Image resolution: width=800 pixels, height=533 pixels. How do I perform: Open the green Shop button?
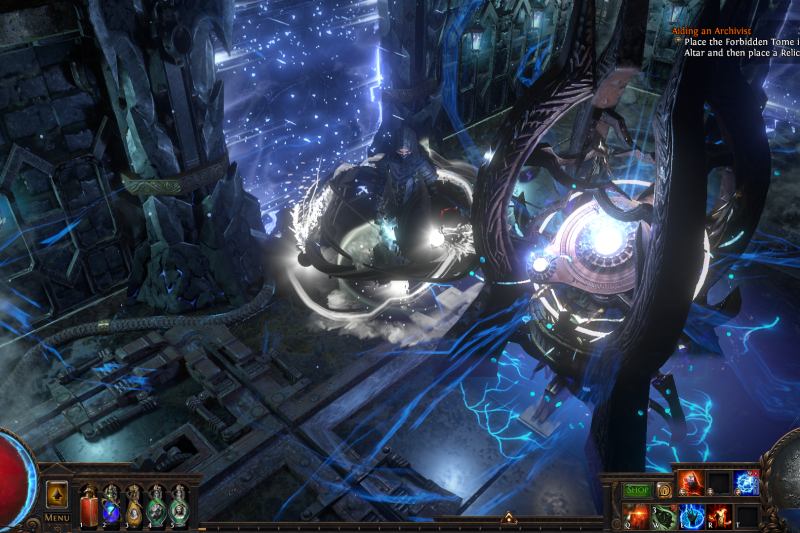(x=637, y=490)
